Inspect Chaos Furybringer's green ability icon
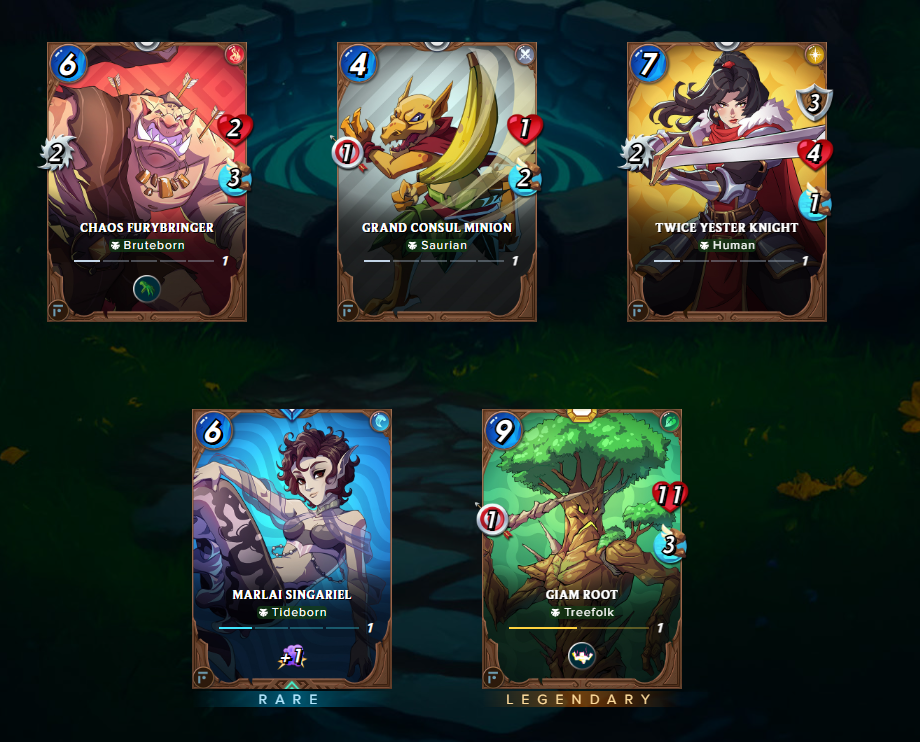920x742 pixels. point(147,289)
